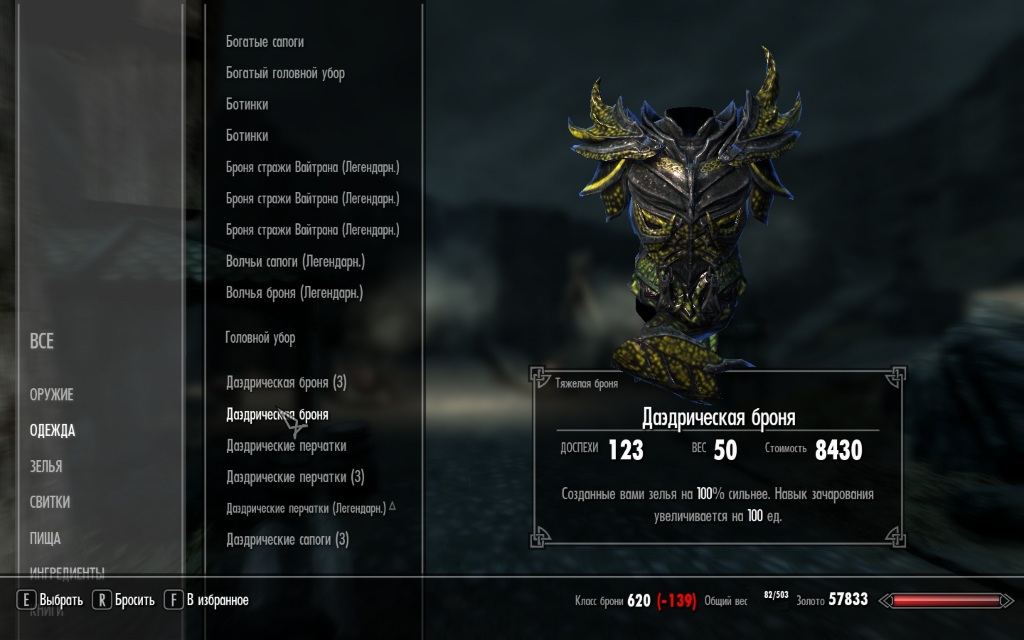Select Волчьи сапоги (Легендарн.) entry
This screenshot has height=640, width=1024.
click(295, 261)
